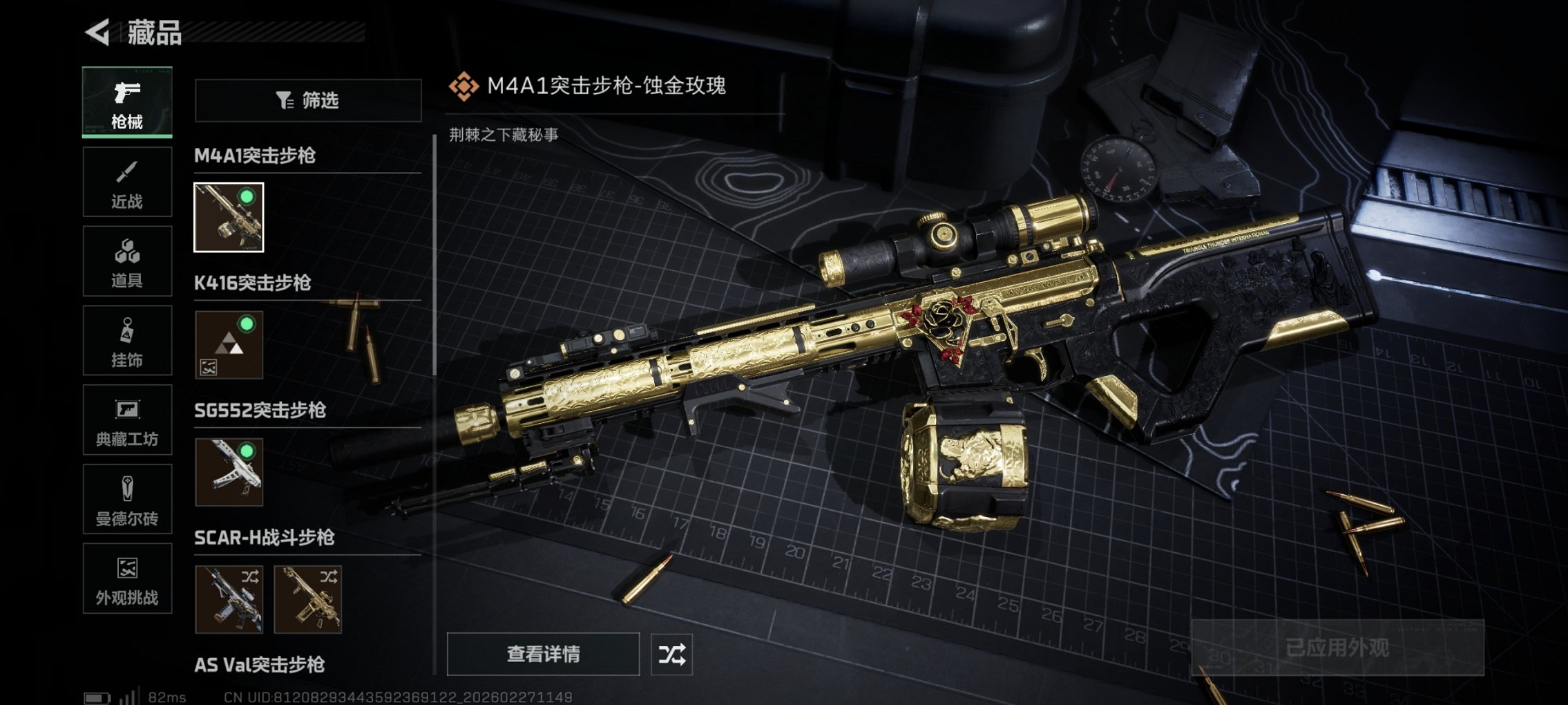Open the 外观挑战 appearance challenge panel
Screen dimensions: 1568x705
click(x=126, y=579)
